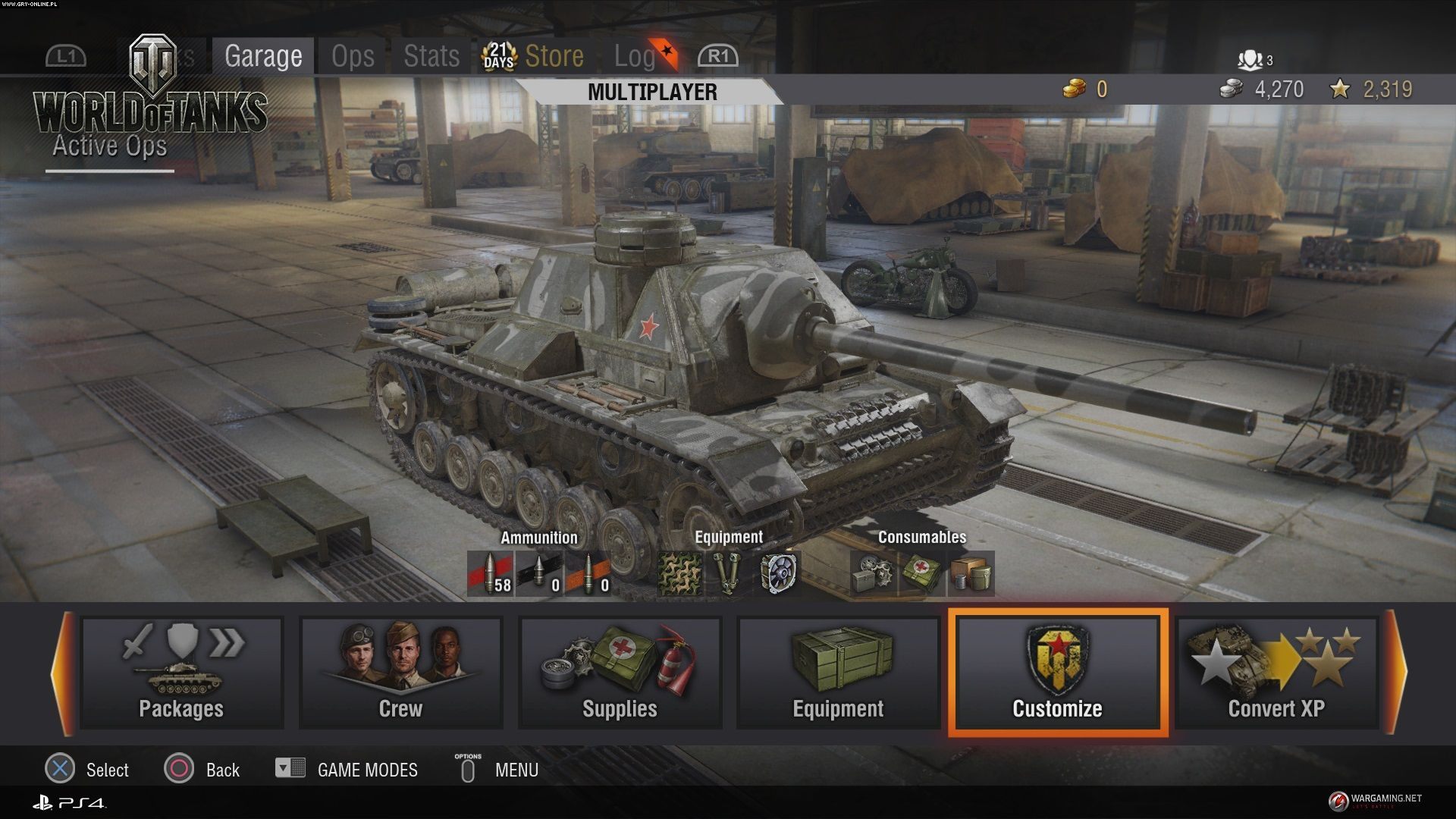1456x819 pixels.
Task: Select the camouflage net equipment slot
Action: tap(679, 574)
